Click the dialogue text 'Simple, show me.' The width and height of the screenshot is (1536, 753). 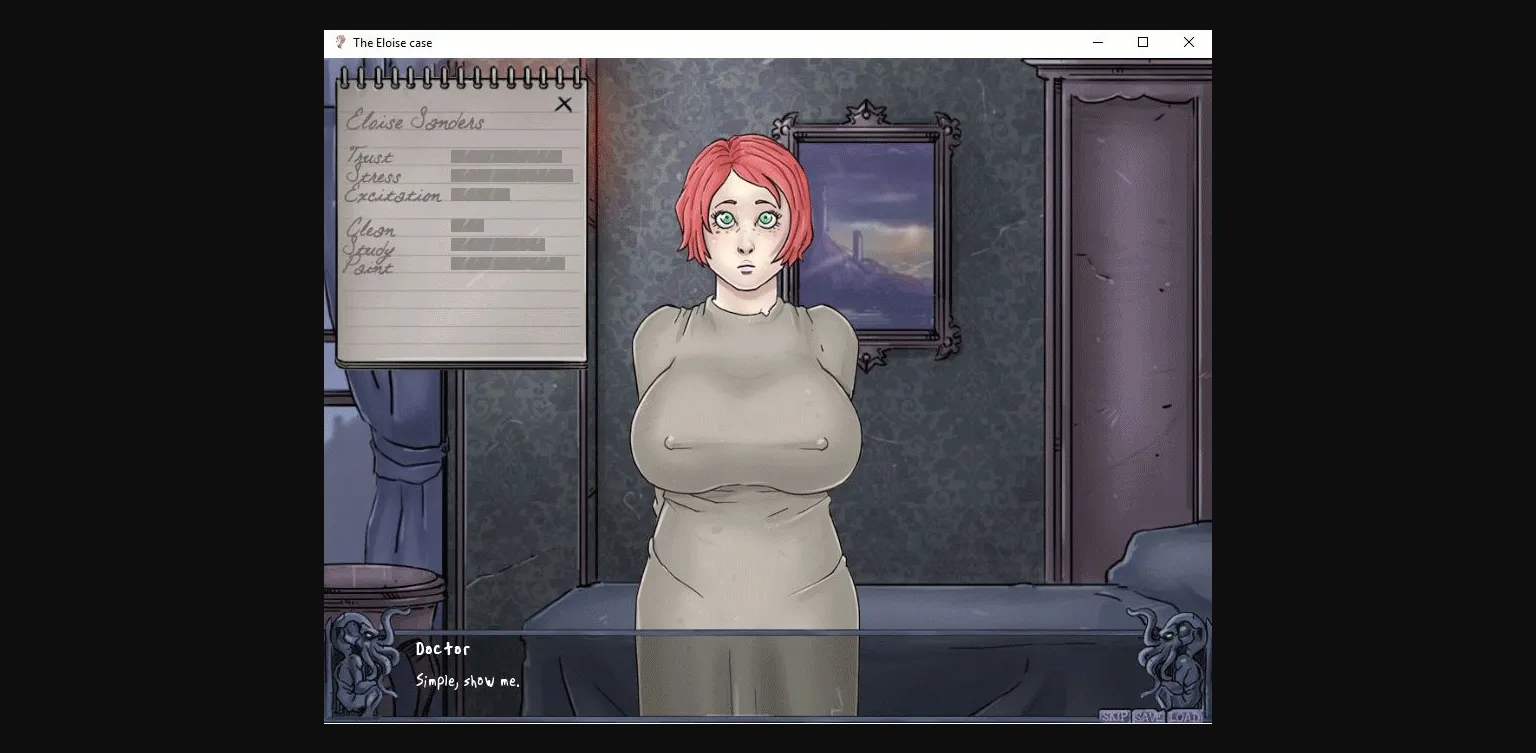point(468,679)
